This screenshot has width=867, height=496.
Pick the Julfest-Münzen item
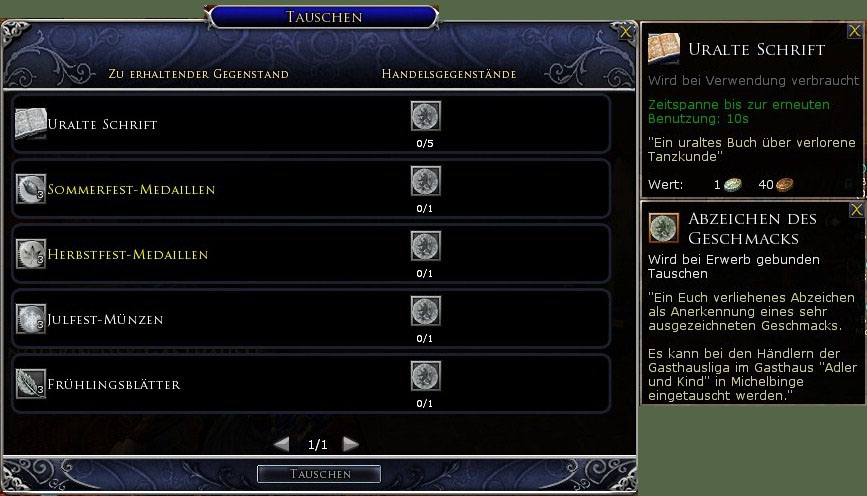[31, 319]
